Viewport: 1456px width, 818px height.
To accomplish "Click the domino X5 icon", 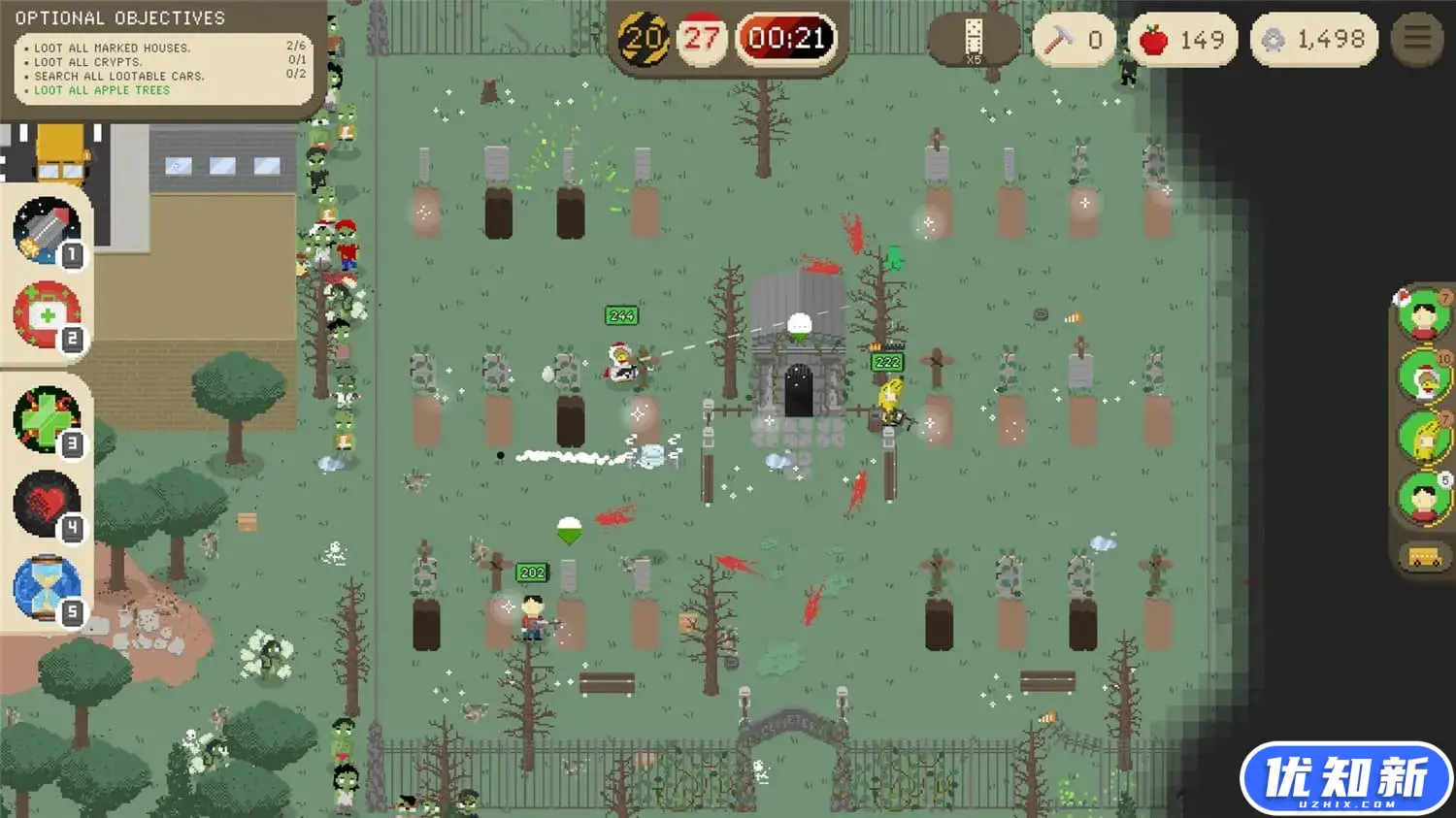I will click(x=973, y=40).
